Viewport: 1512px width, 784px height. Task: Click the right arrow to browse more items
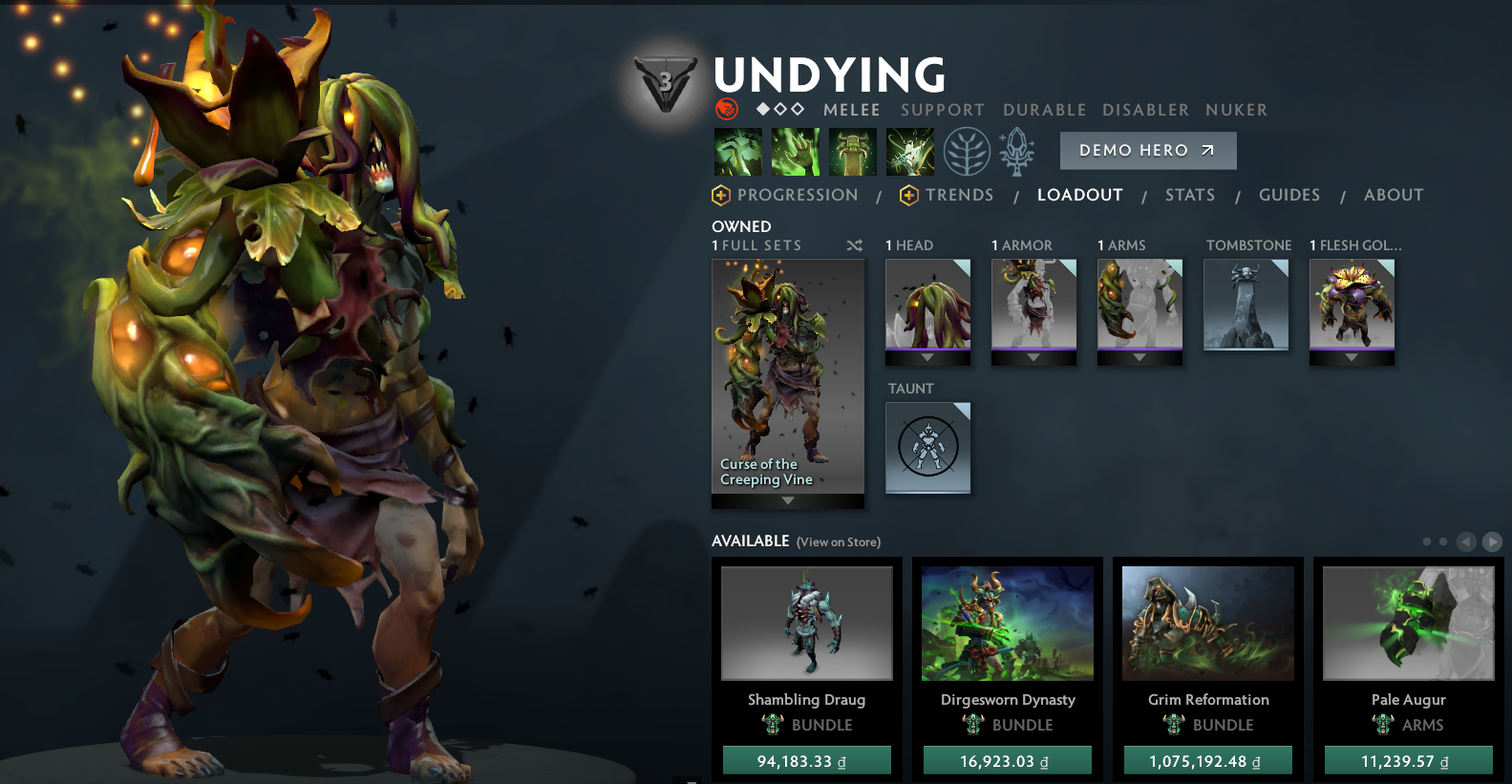[1492, 541]
